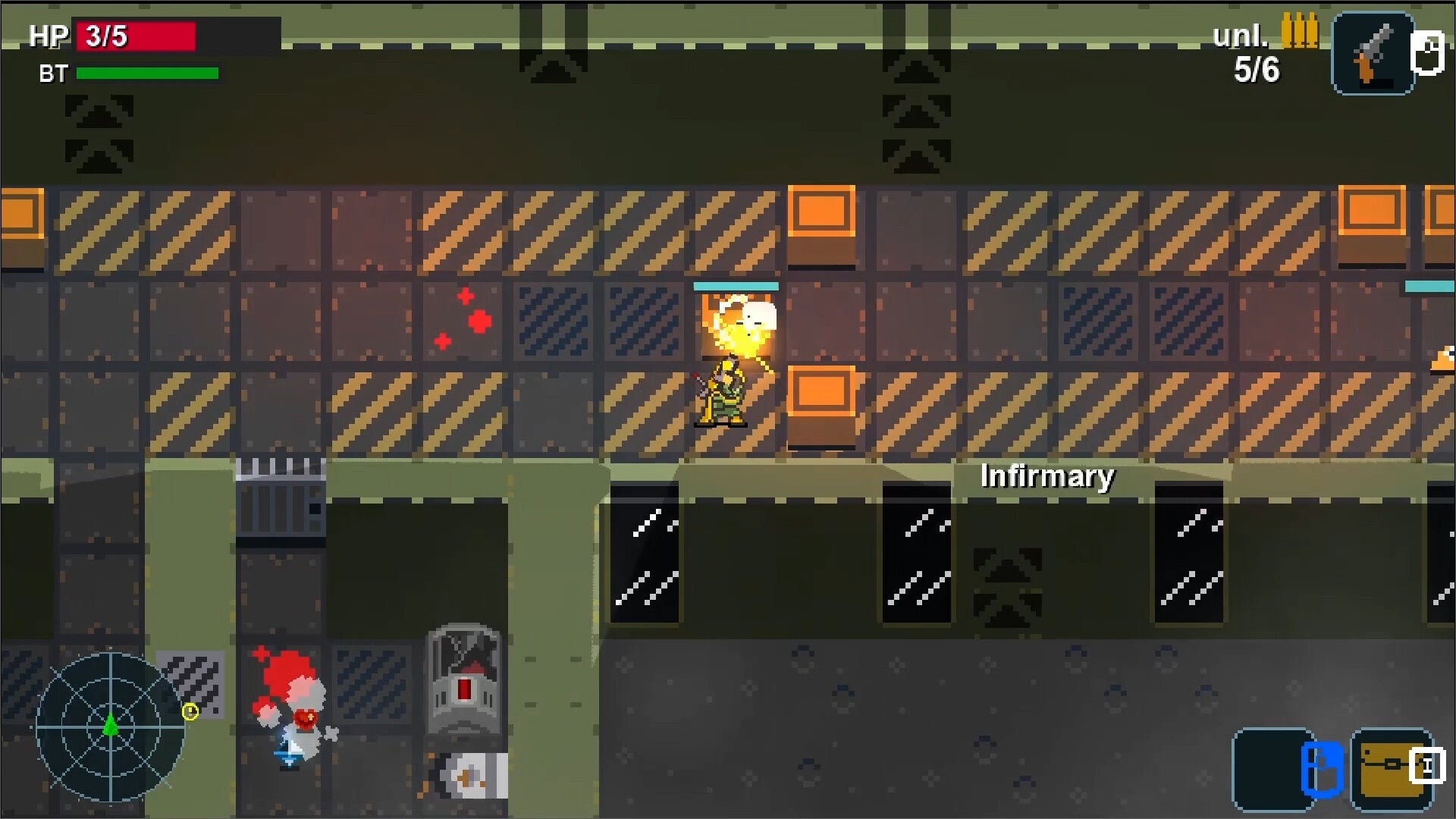Click the green BT bar

click(146, 74)
